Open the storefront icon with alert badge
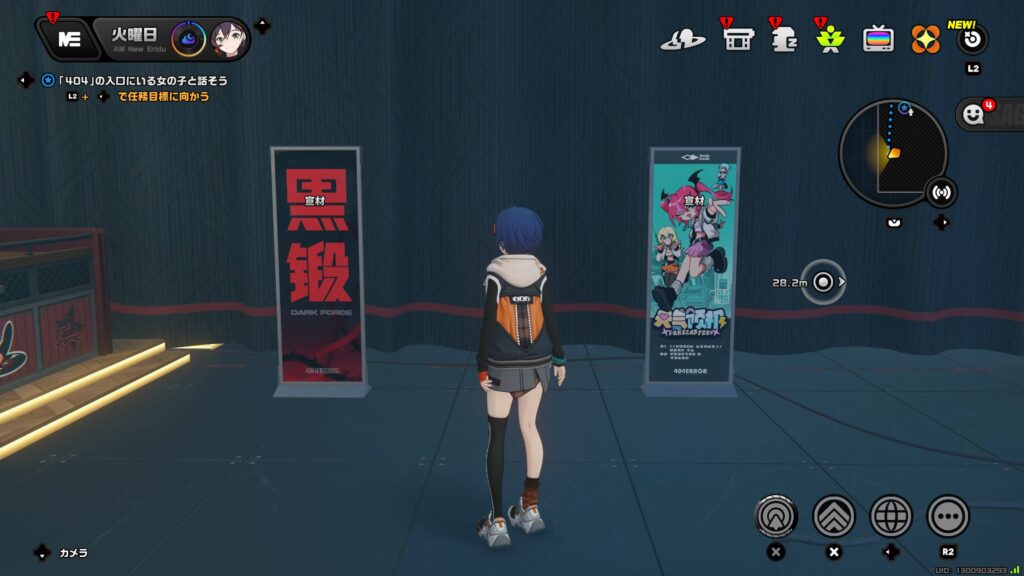Viewport: 1024px width, 576px height. click(x=737, y=39)
